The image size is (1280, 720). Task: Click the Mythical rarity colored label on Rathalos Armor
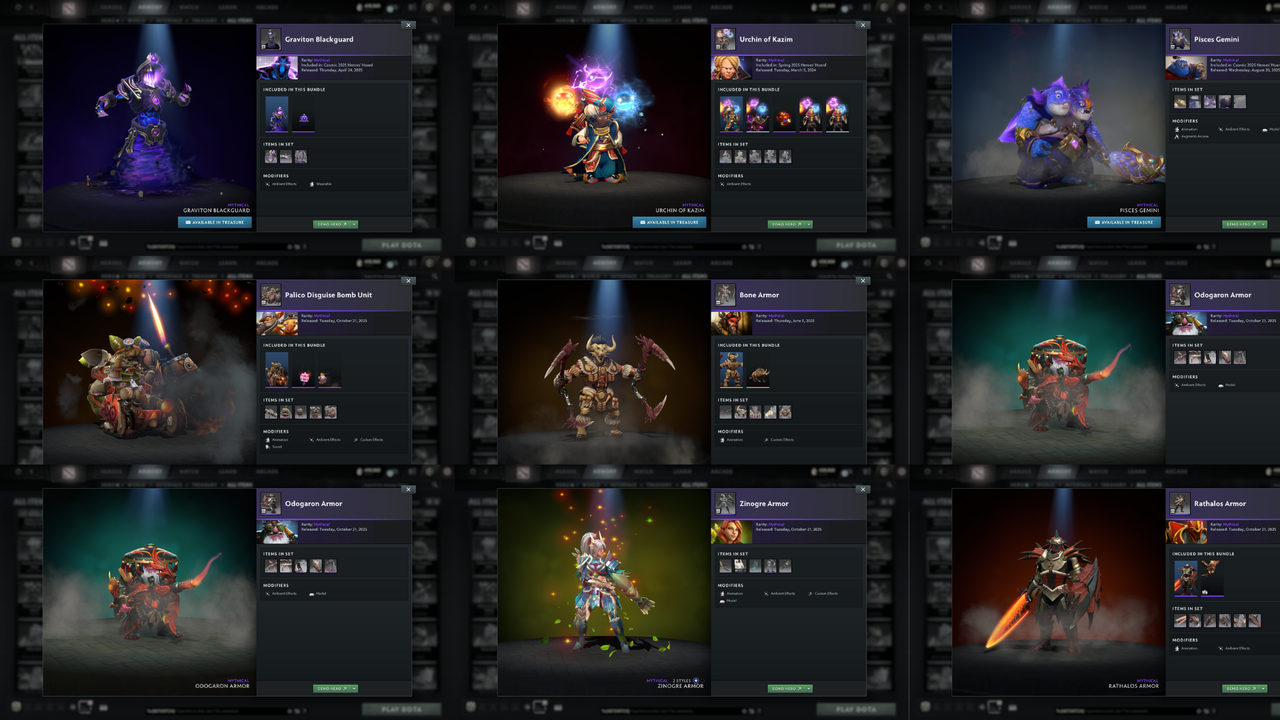coord(1231,524)
